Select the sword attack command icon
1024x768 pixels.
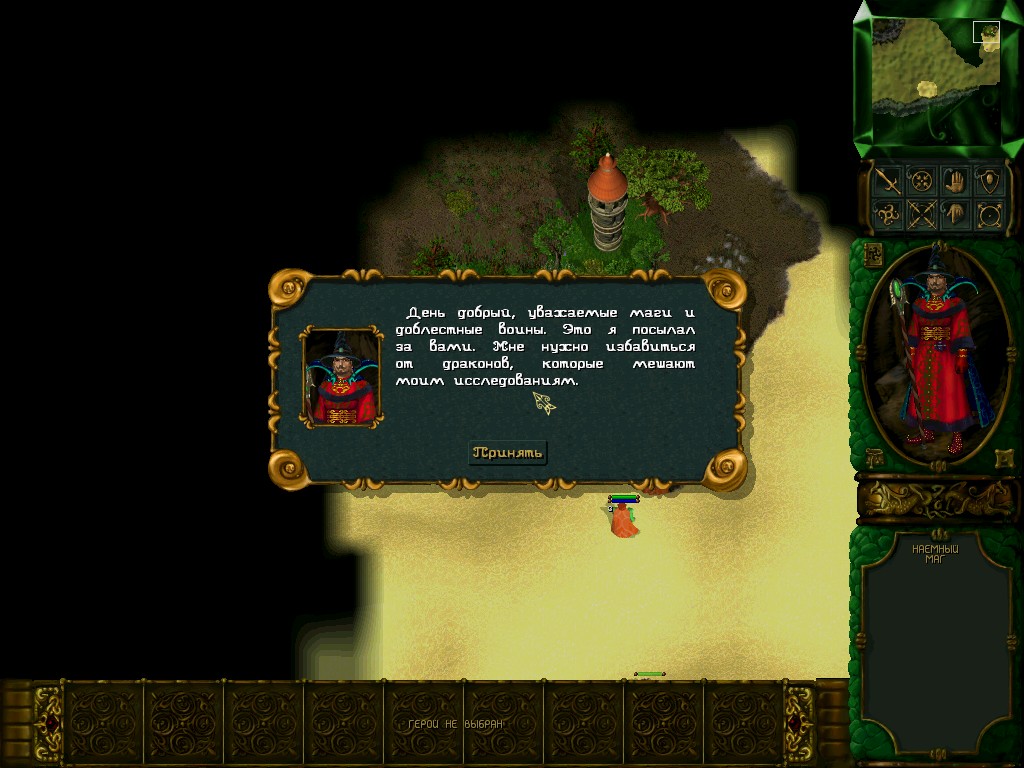coord(887,181)
